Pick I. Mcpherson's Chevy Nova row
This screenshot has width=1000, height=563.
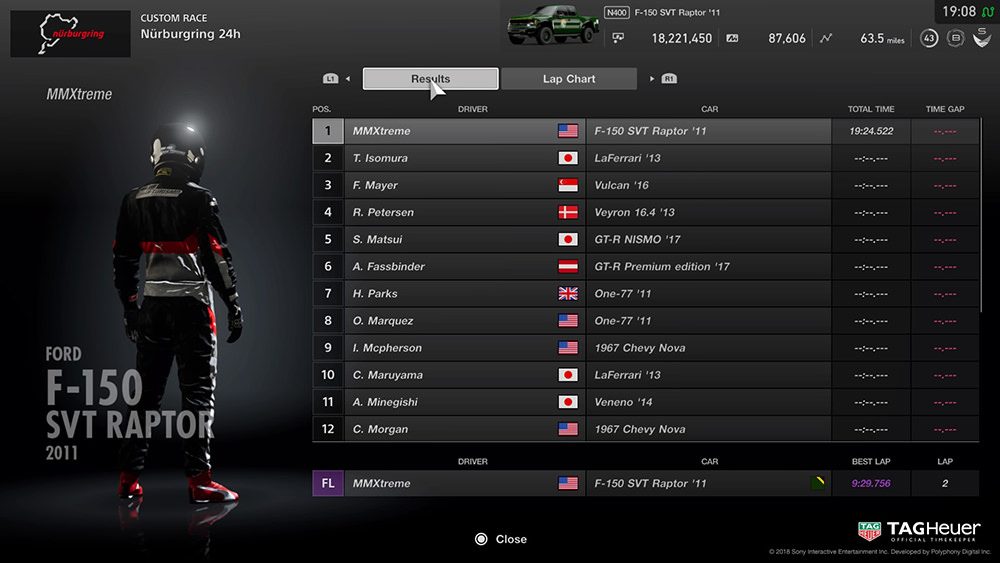pyautogui.click(x=645, y=348)
